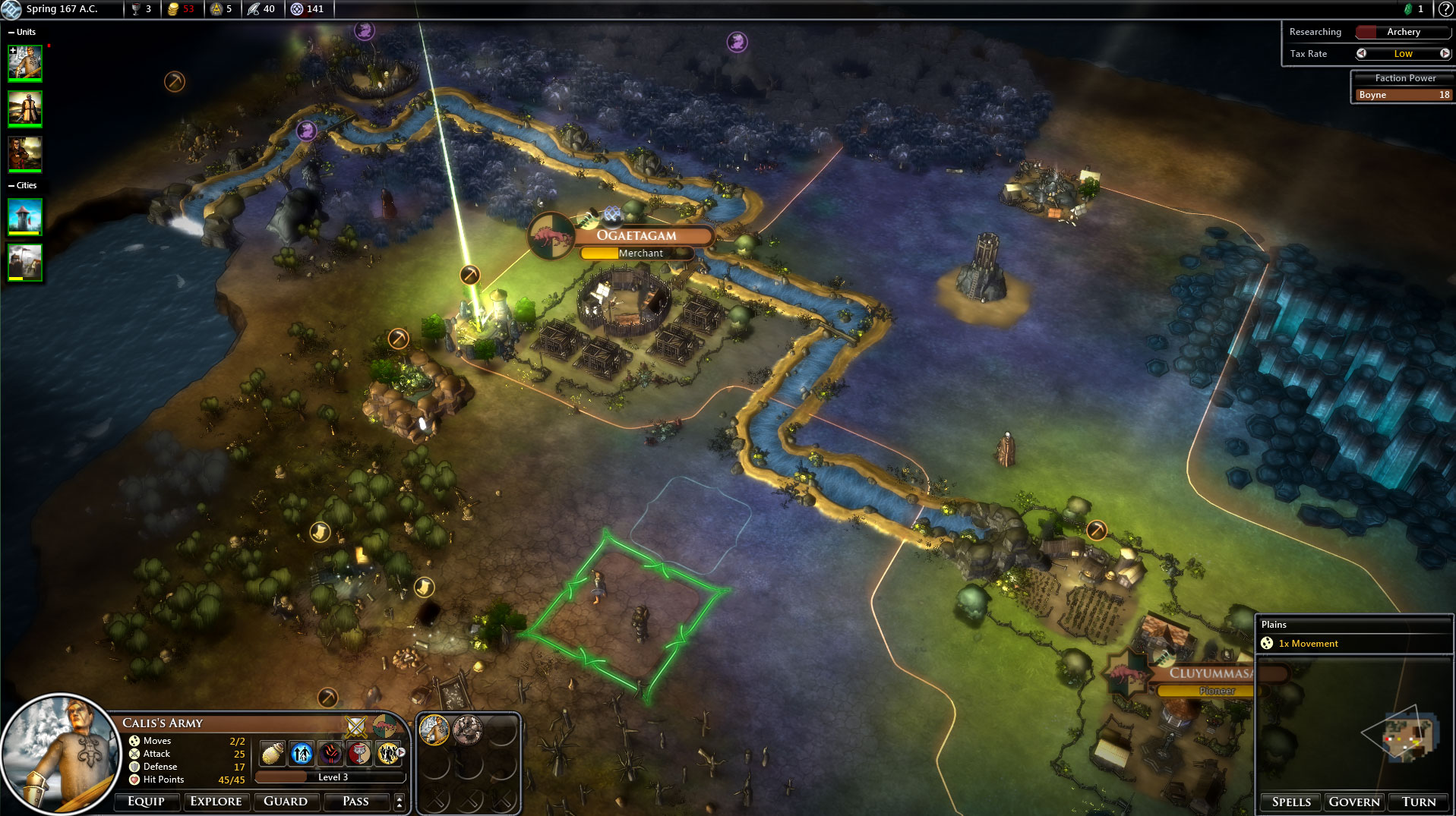
Task: Select the blue tower city thumbnail
Action: (x=25, y=217)
